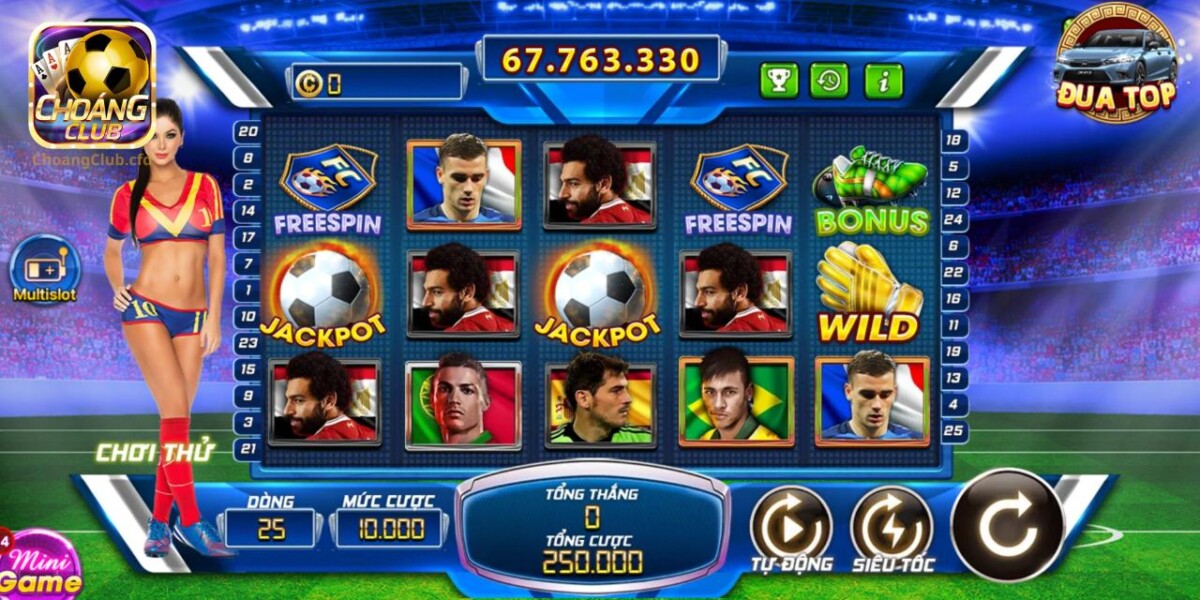Choose payline number 18 marker
The image size is (1200, 600).
(955, 141)
